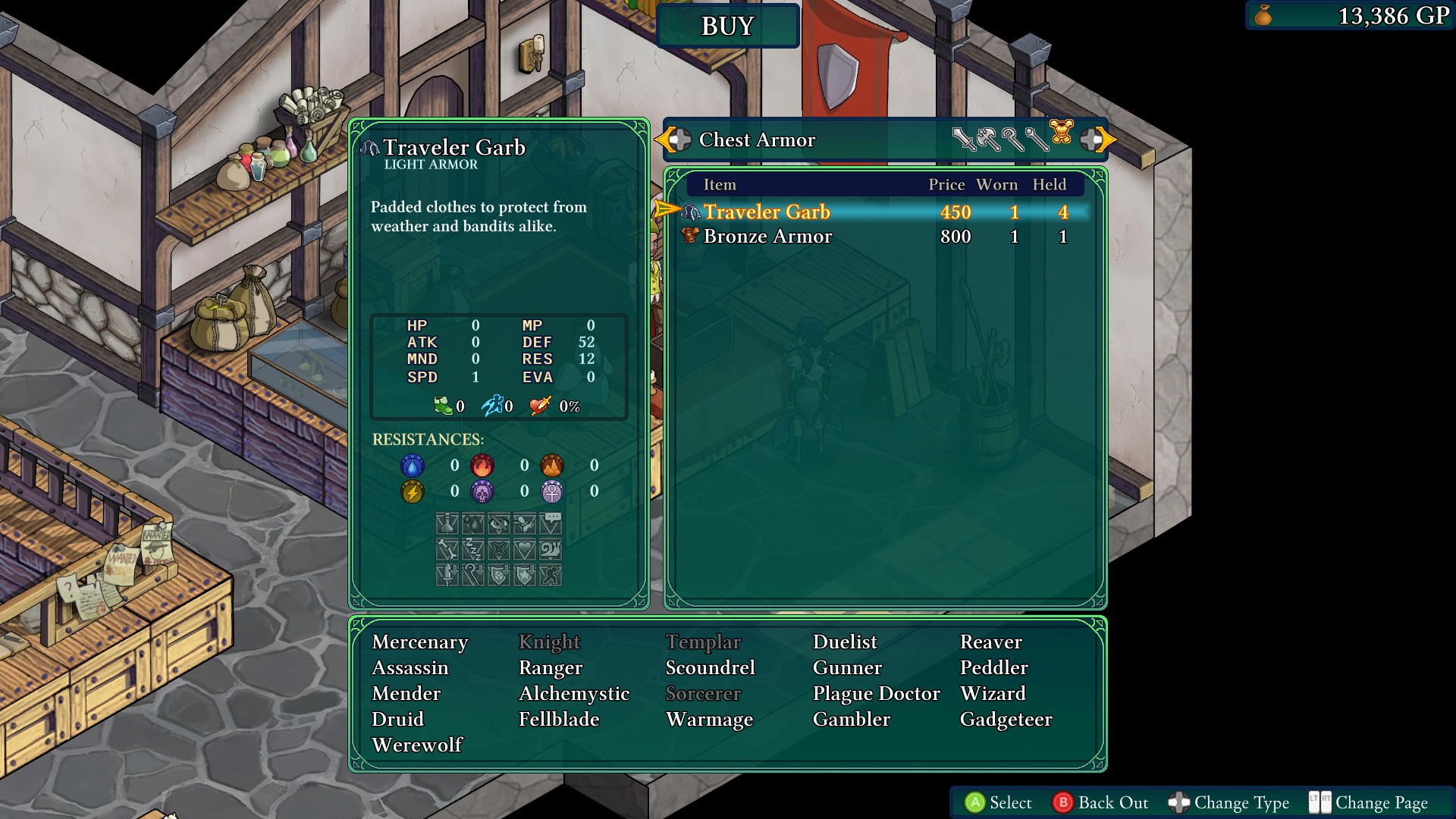Select the axe weapon category icon

point(988,139)
